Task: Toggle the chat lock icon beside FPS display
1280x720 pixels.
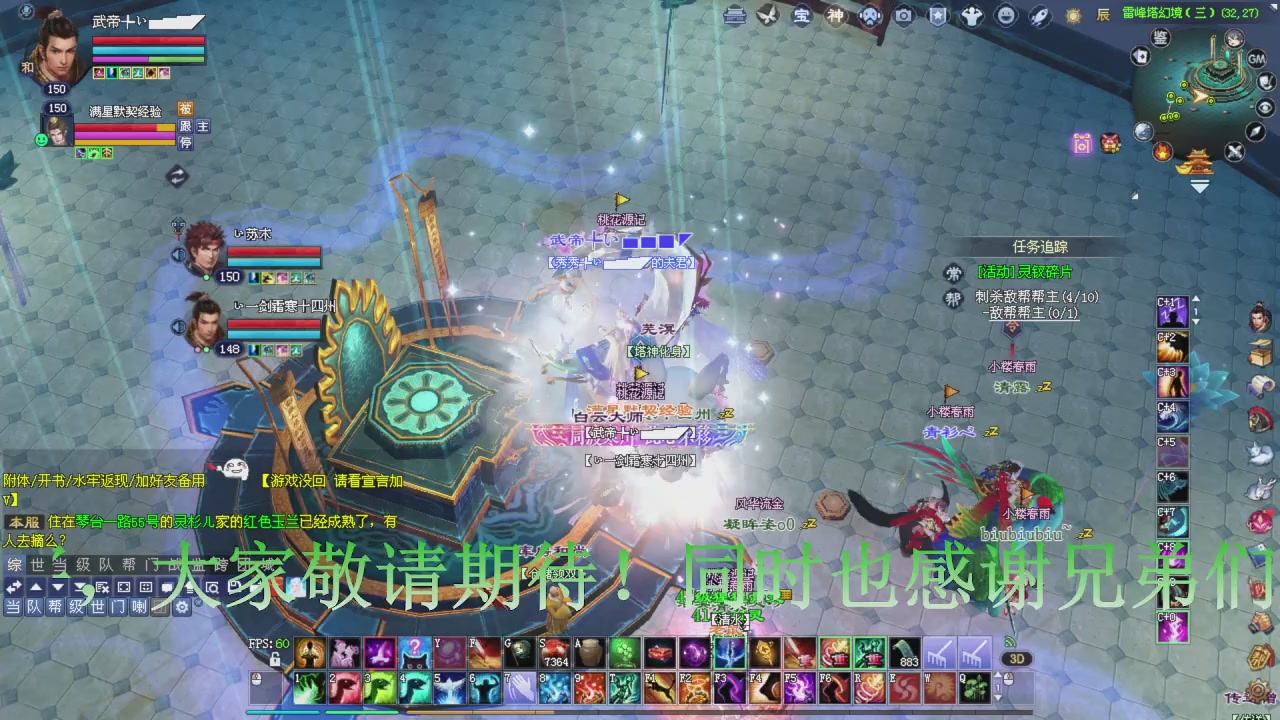Action: (275, 659)
